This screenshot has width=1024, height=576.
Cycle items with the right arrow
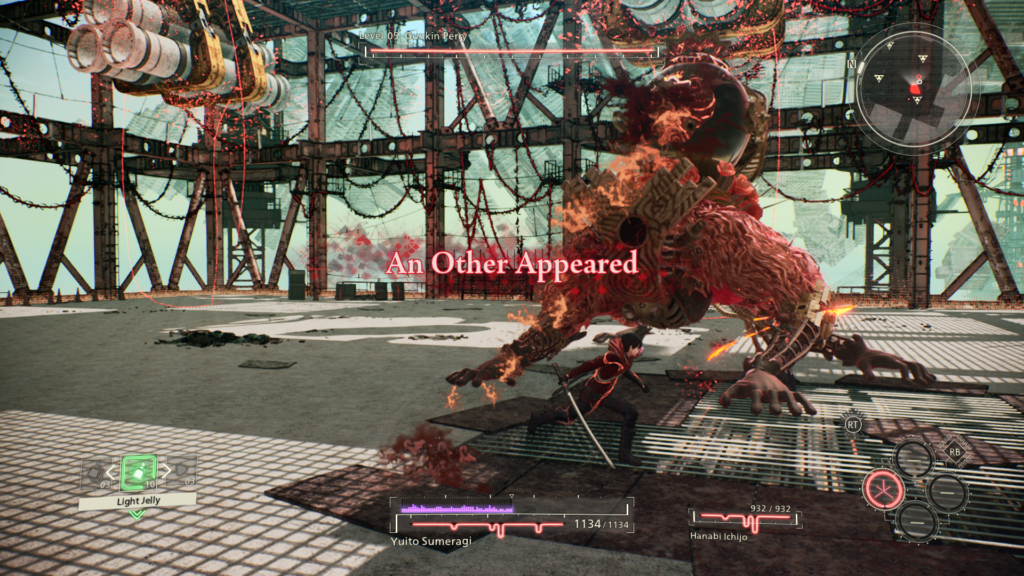pyautogui.click(x=166, y=470)
